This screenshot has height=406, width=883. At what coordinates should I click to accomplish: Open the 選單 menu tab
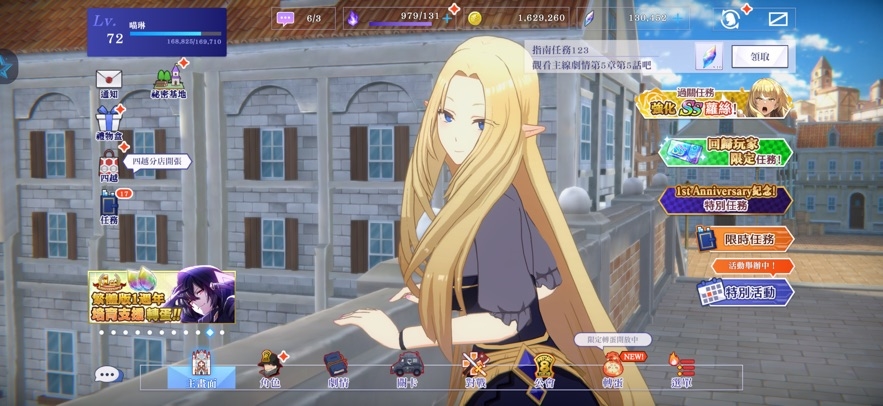(x=679, y=368)
